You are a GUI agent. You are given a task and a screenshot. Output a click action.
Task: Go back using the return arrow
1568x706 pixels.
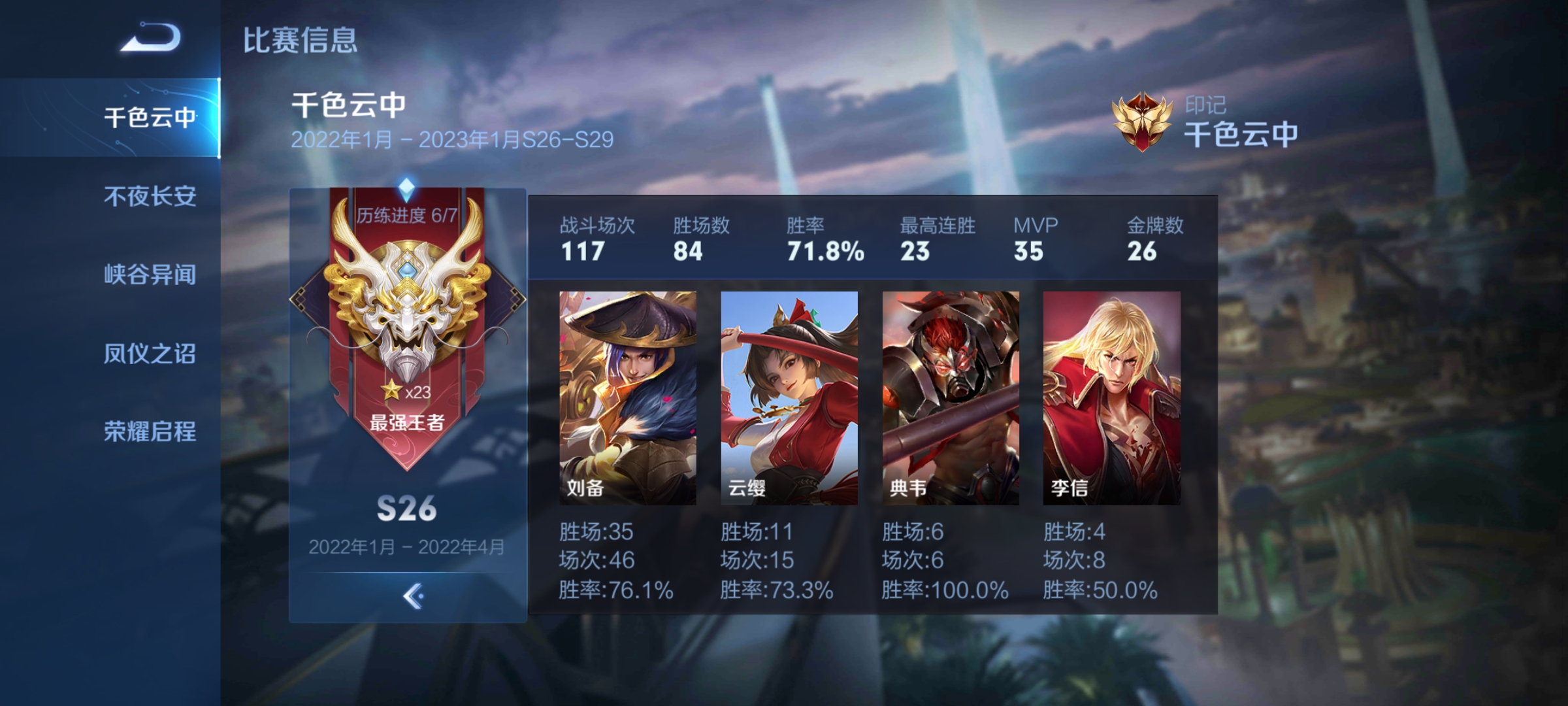(150, 37)
